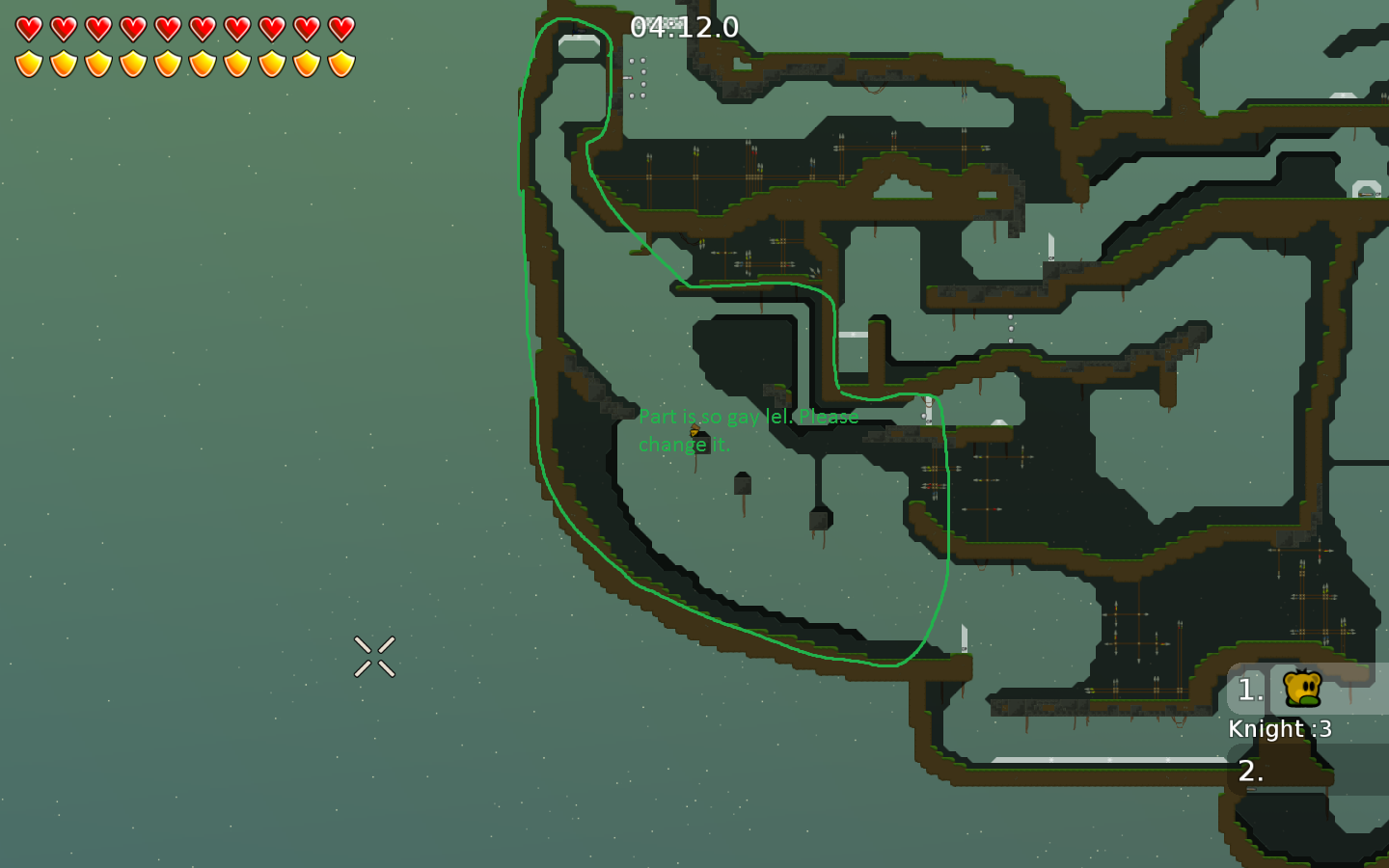
Task: Click the first red heart icon
Action: tap(27, 29)
